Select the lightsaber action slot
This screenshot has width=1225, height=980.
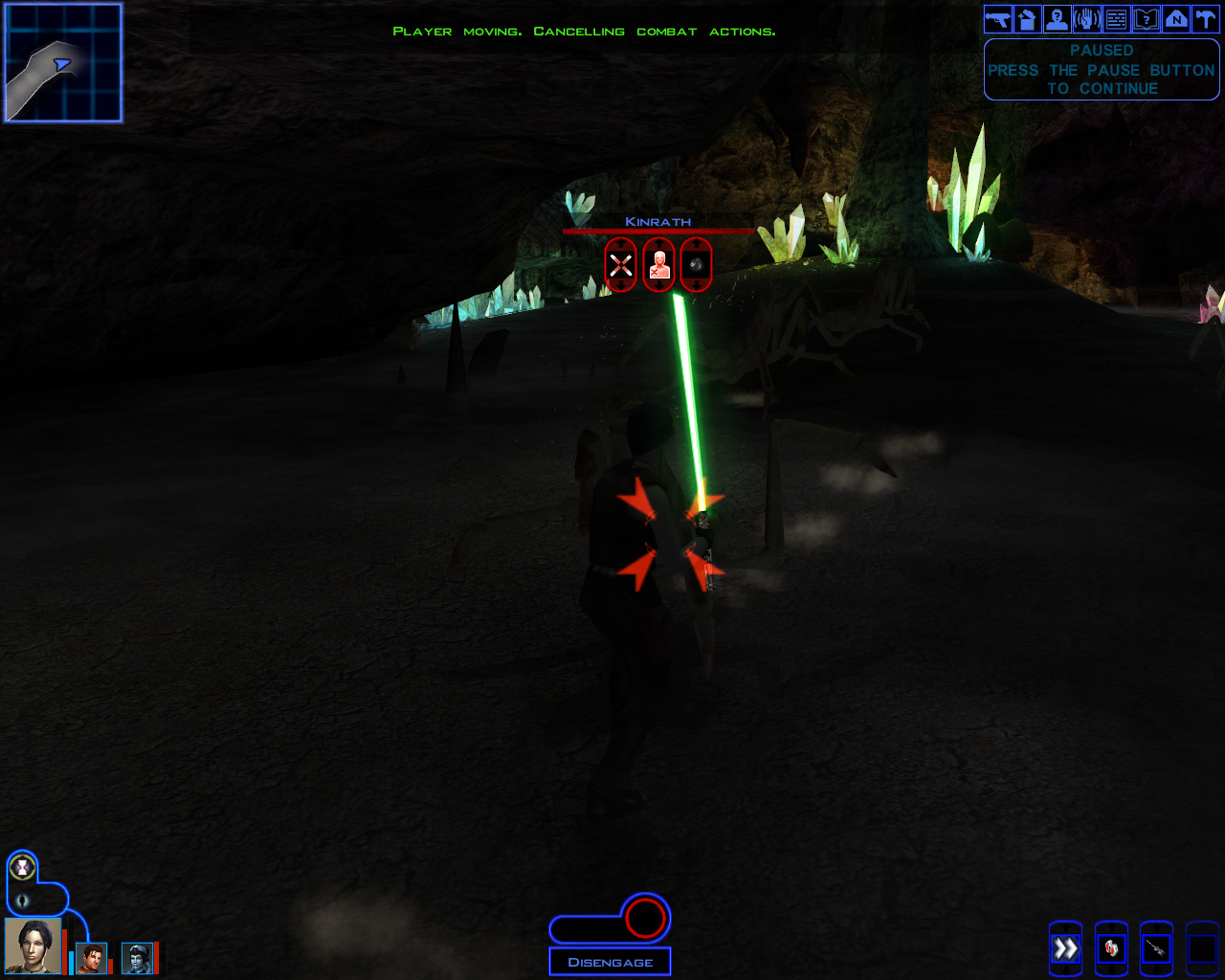tap(1157, 949)
